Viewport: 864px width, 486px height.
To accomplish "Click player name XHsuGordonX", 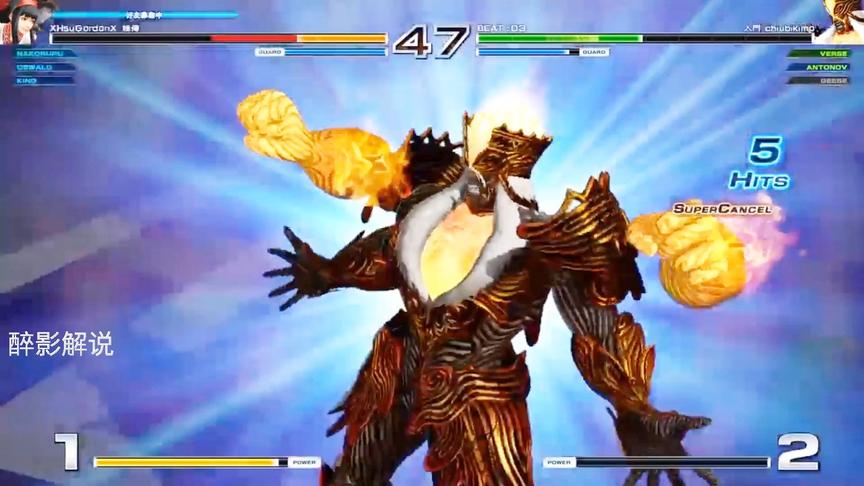I will (84, 29).
